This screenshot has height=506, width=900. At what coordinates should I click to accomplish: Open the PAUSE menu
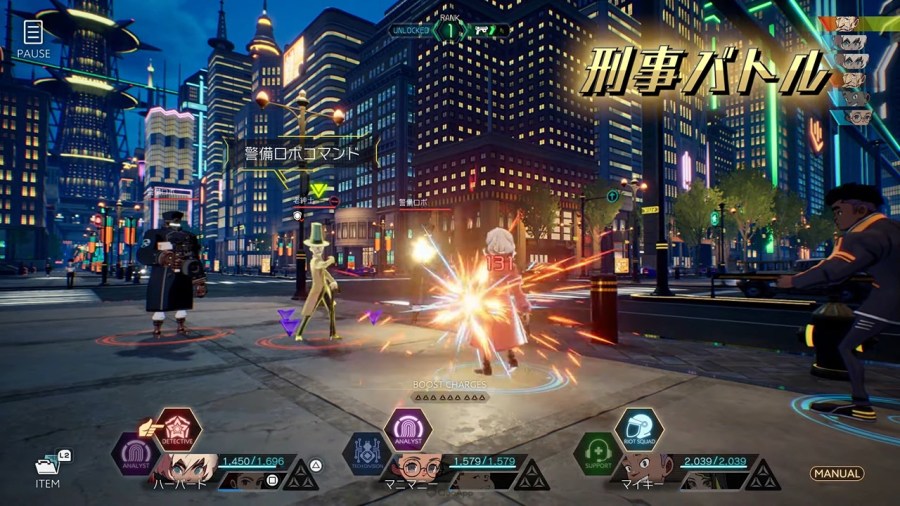coord(33,37)
